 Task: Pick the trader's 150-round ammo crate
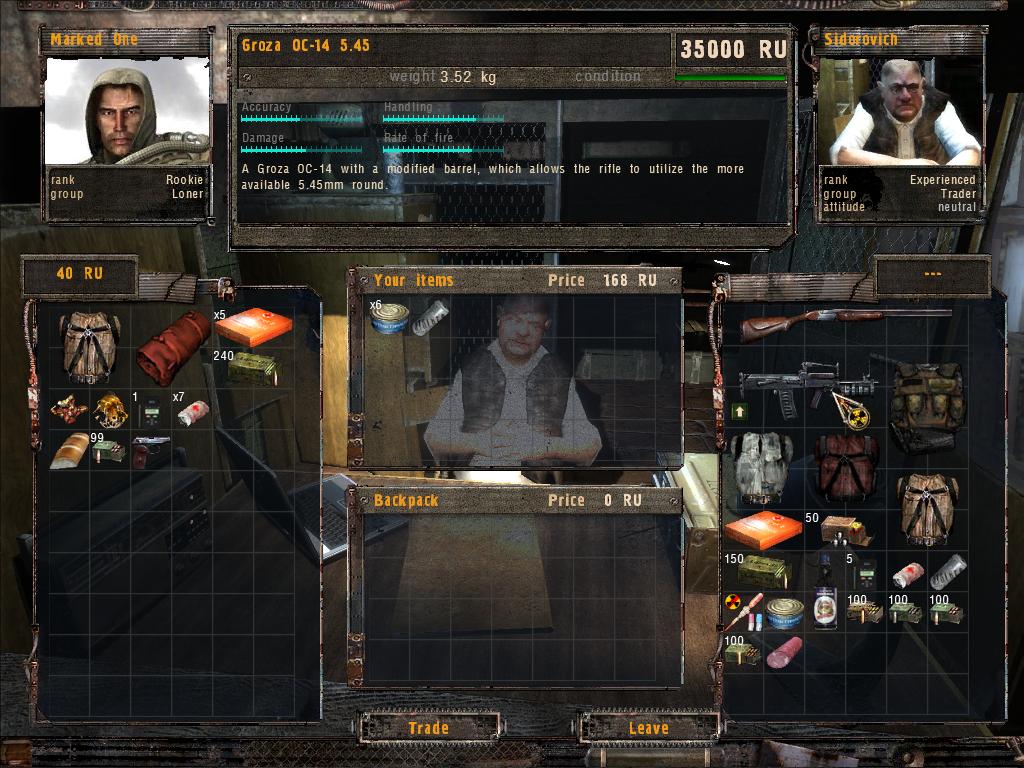click(764, 571)
